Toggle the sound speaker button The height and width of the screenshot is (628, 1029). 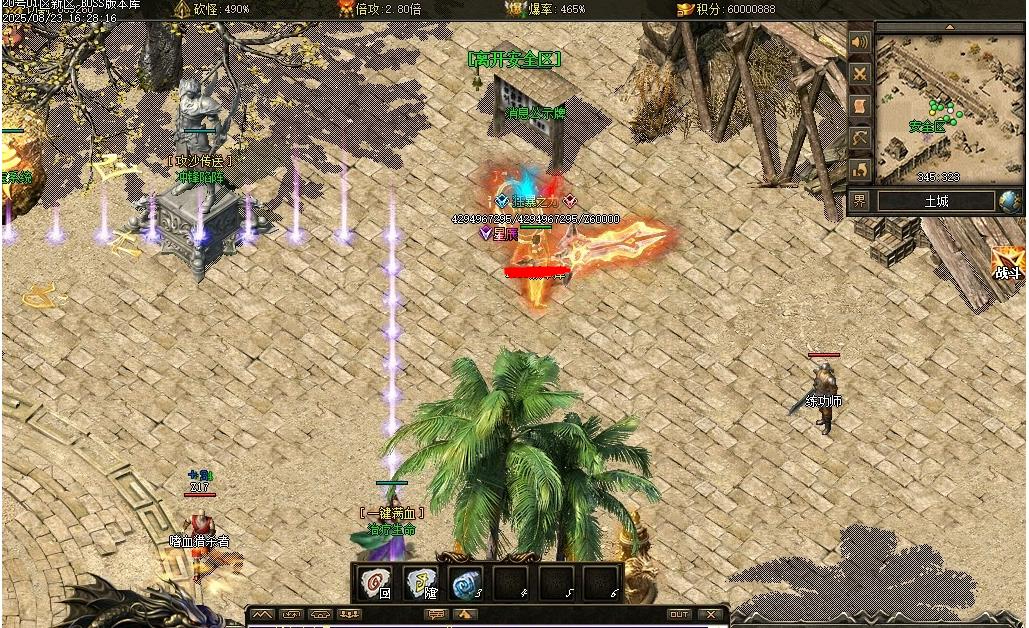click(x=859, y=42)
